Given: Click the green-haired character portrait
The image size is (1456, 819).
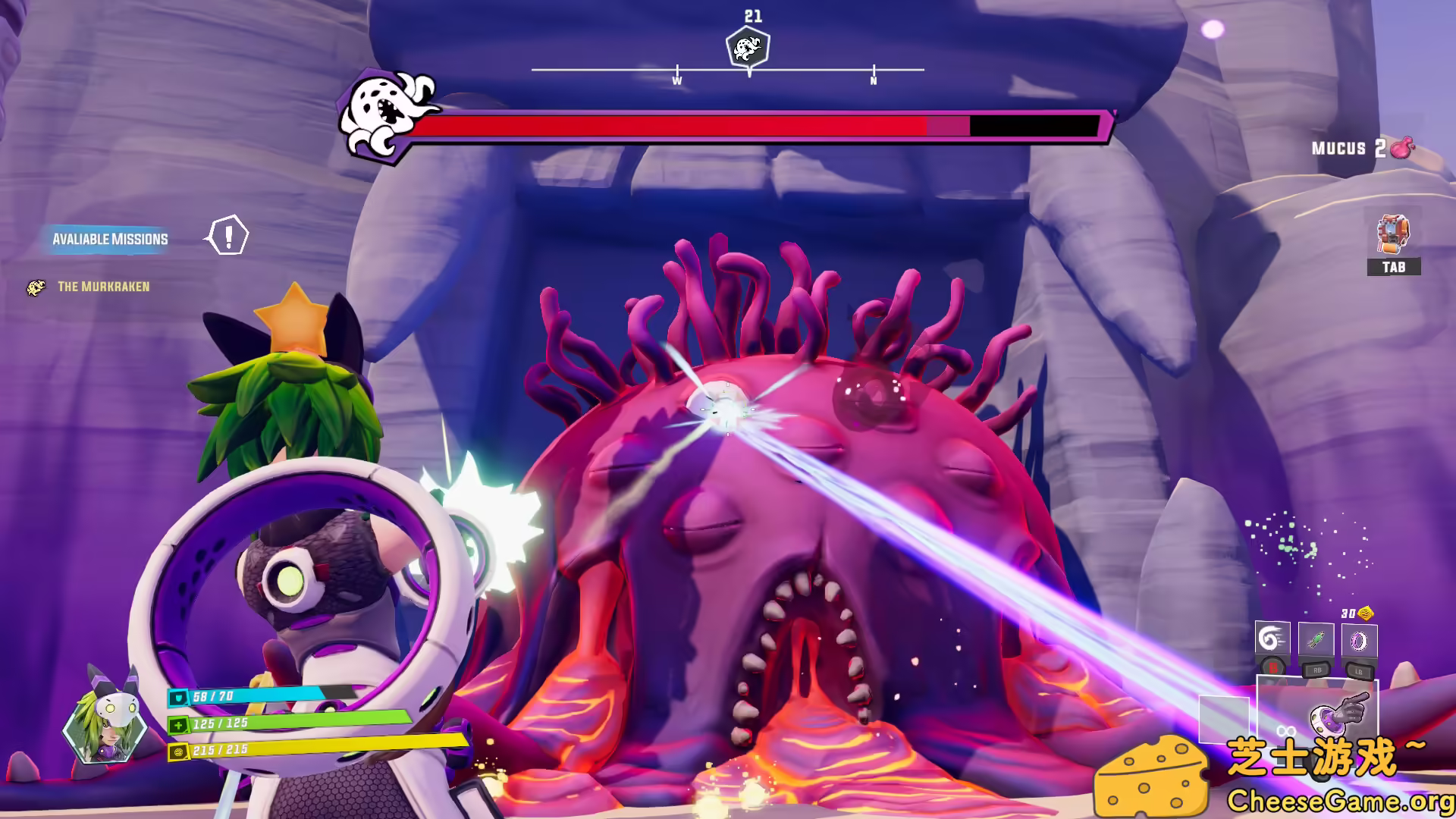Looking at the screenshot, I should (106, 717).
